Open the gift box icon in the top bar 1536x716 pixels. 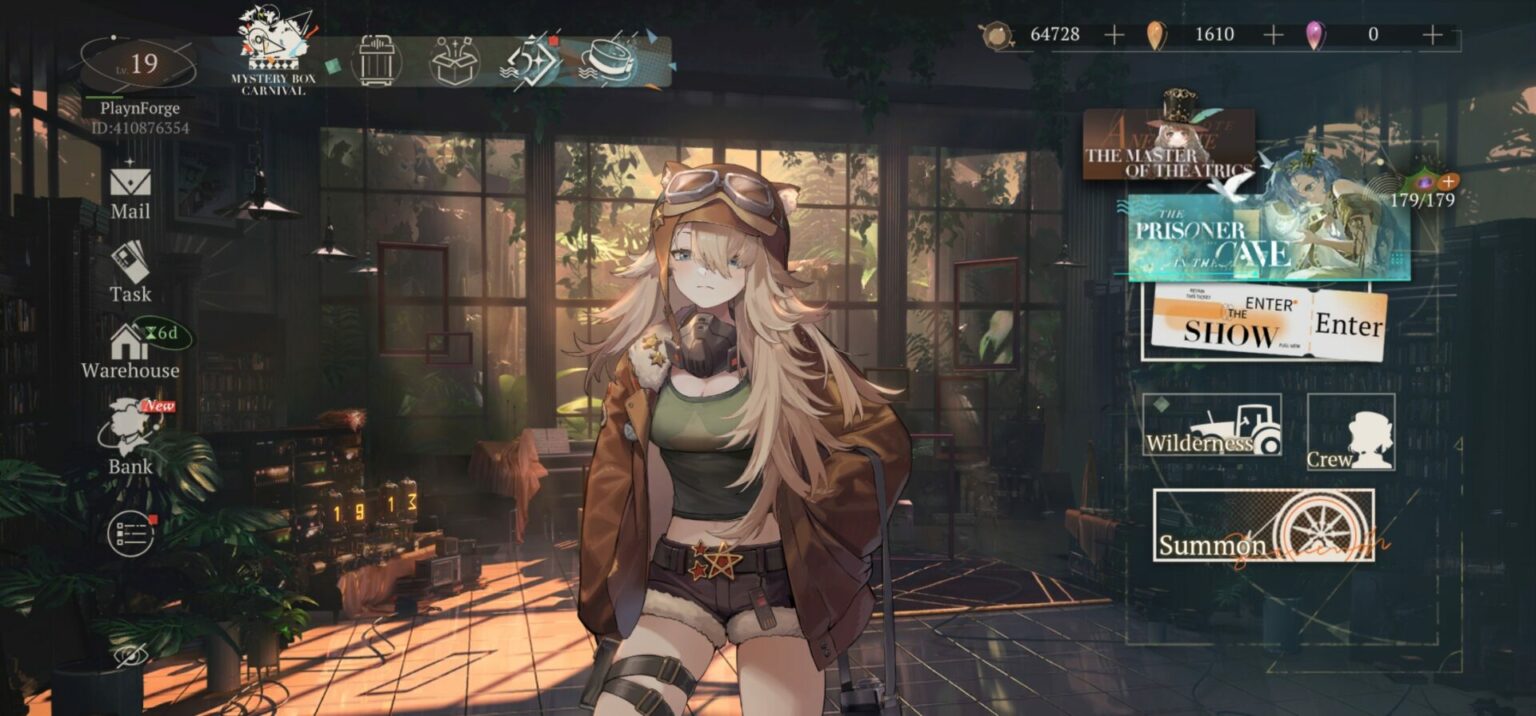[455, 61]
